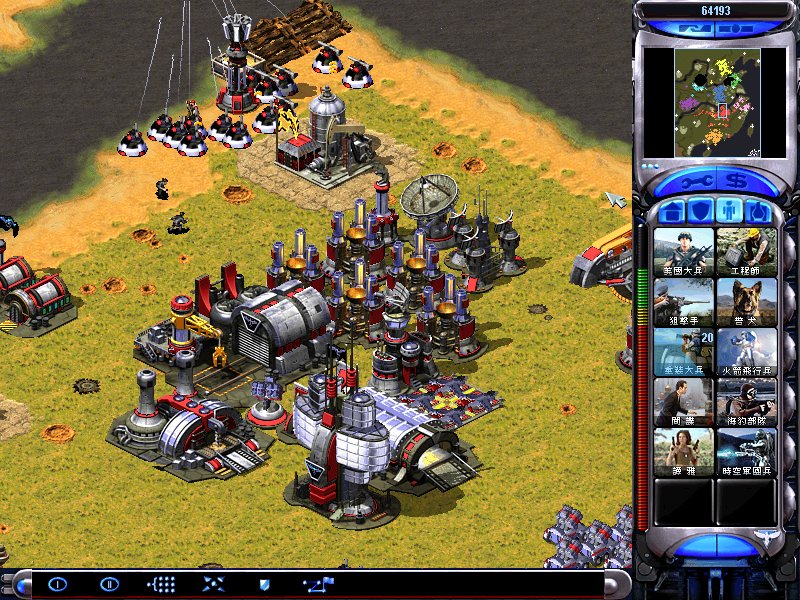Click the Guardian GI icon showing 20
Image resolution: width=800 pixels, height=600 pixels.
(684, 351)
